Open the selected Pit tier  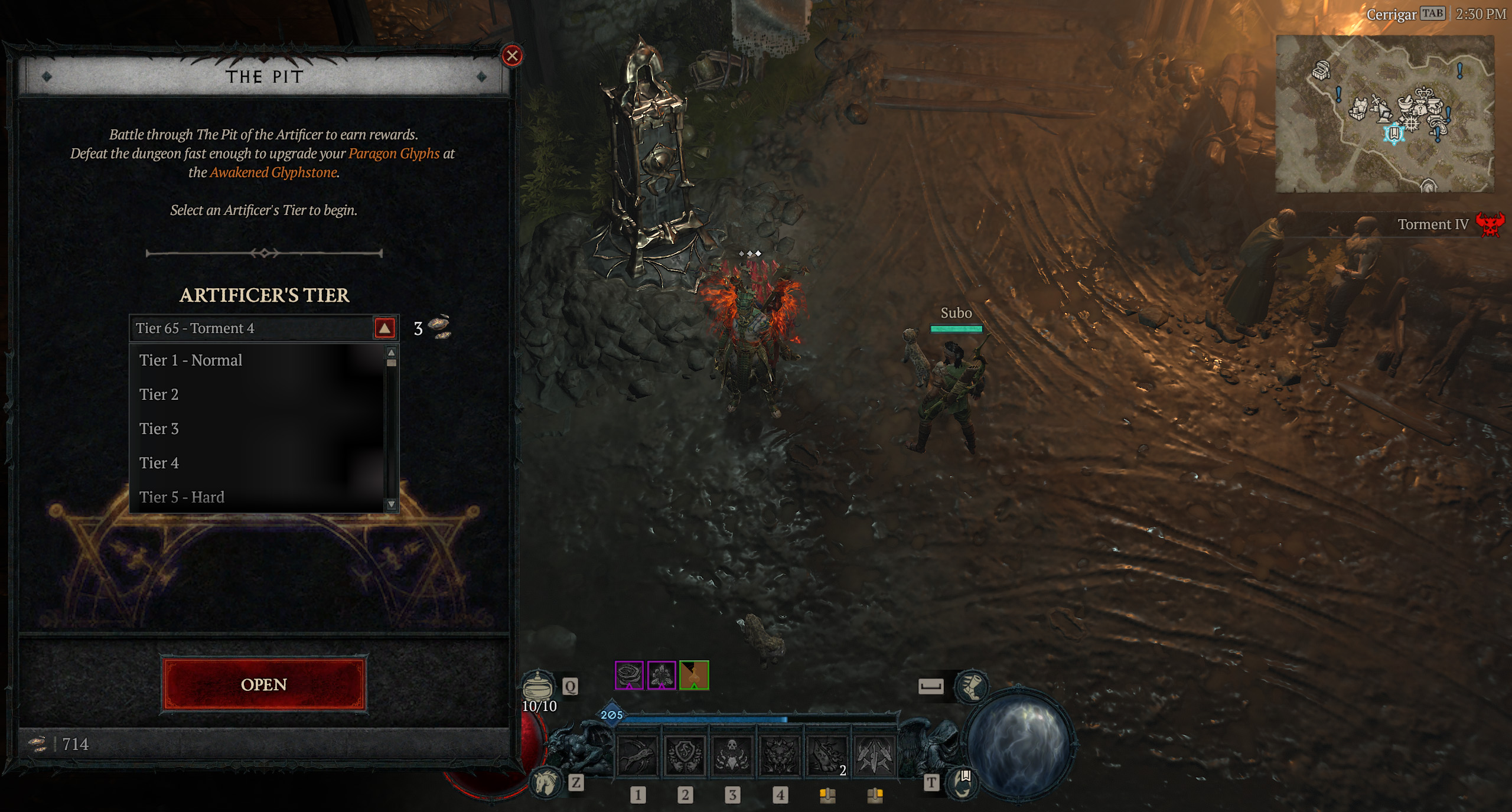tap(264, 684)
